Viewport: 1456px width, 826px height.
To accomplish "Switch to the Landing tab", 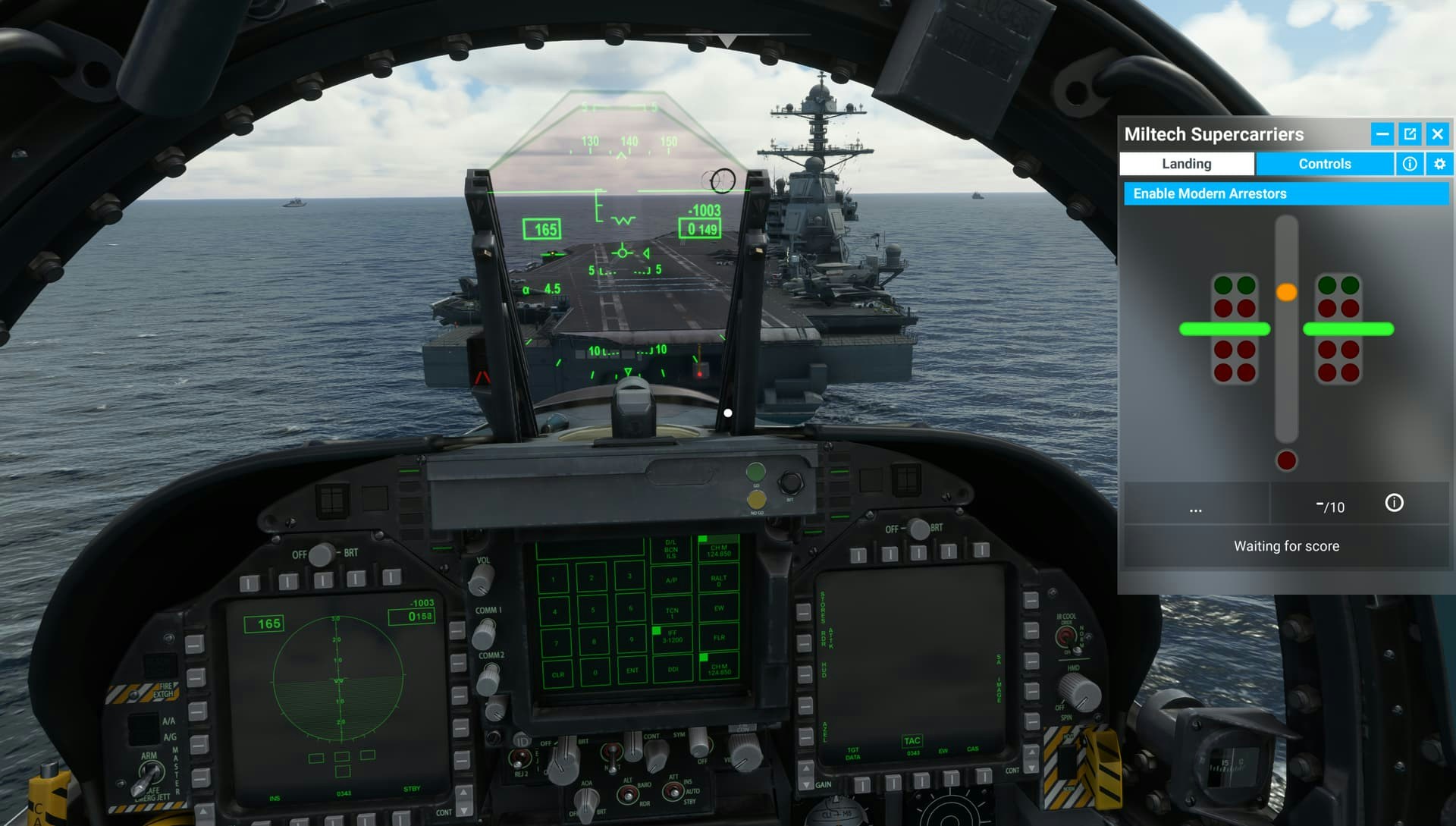I will (x=1186, y=164).
